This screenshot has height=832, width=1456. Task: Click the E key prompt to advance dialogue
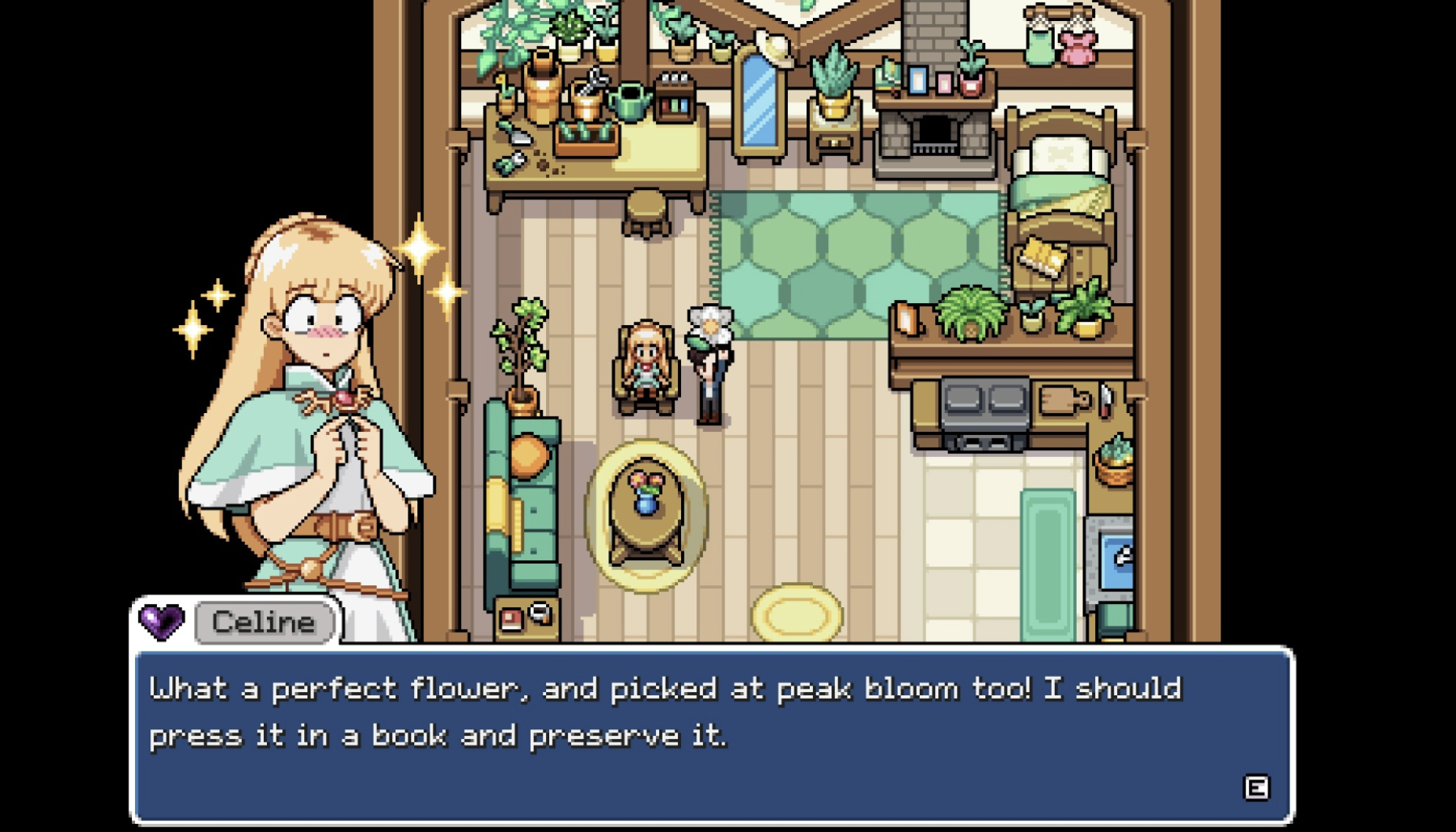pos(1256,786)
